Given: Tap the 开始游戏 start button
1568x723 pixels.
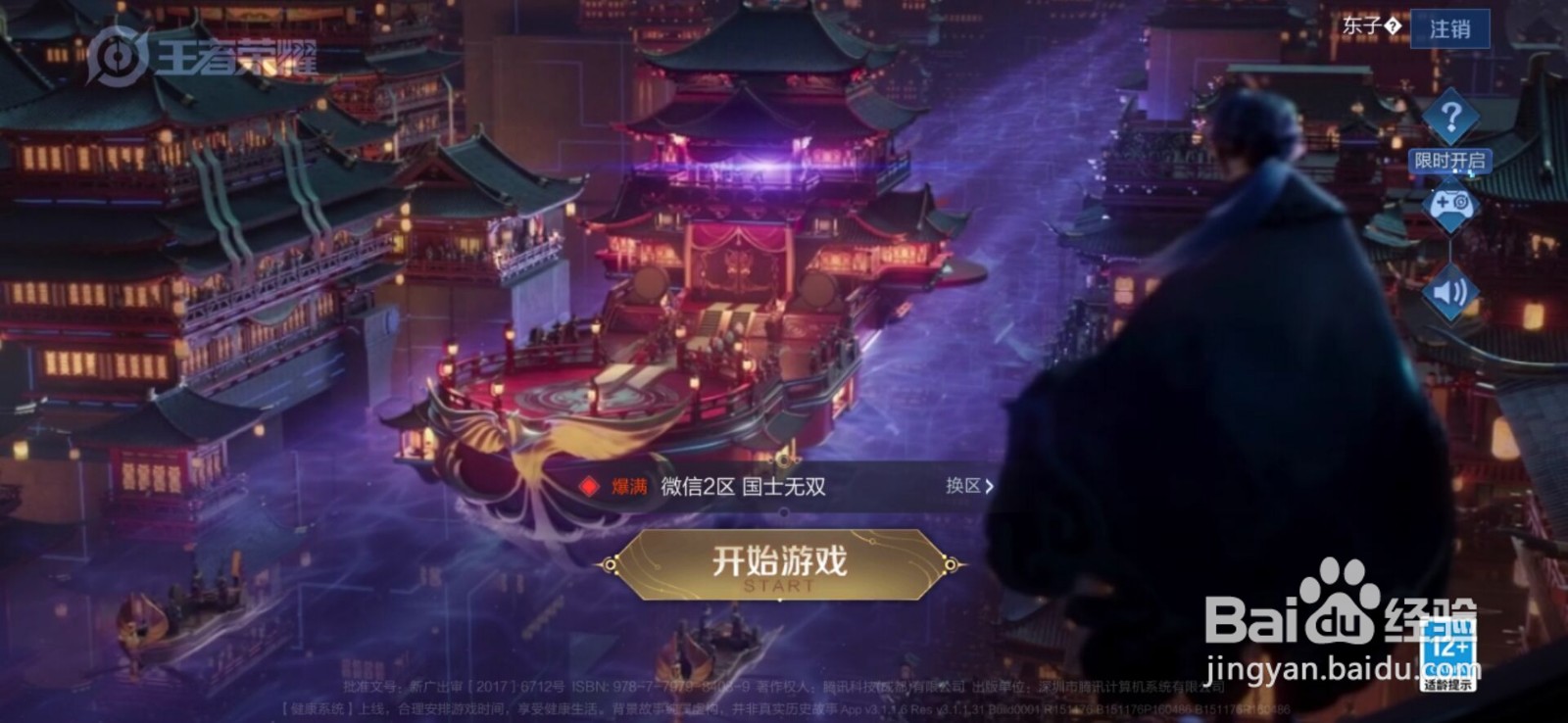Looking at the screenshot, I should click(x=779, y=561).
